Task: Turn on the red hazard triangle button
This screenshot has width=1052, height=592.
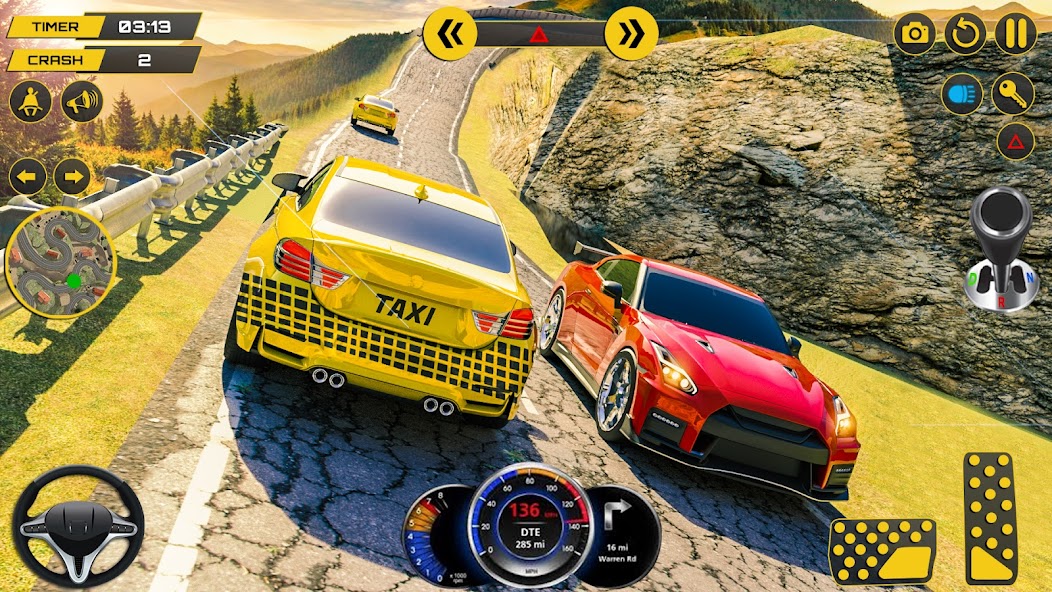Action: pyautogui.click(x=1015, y=141)
